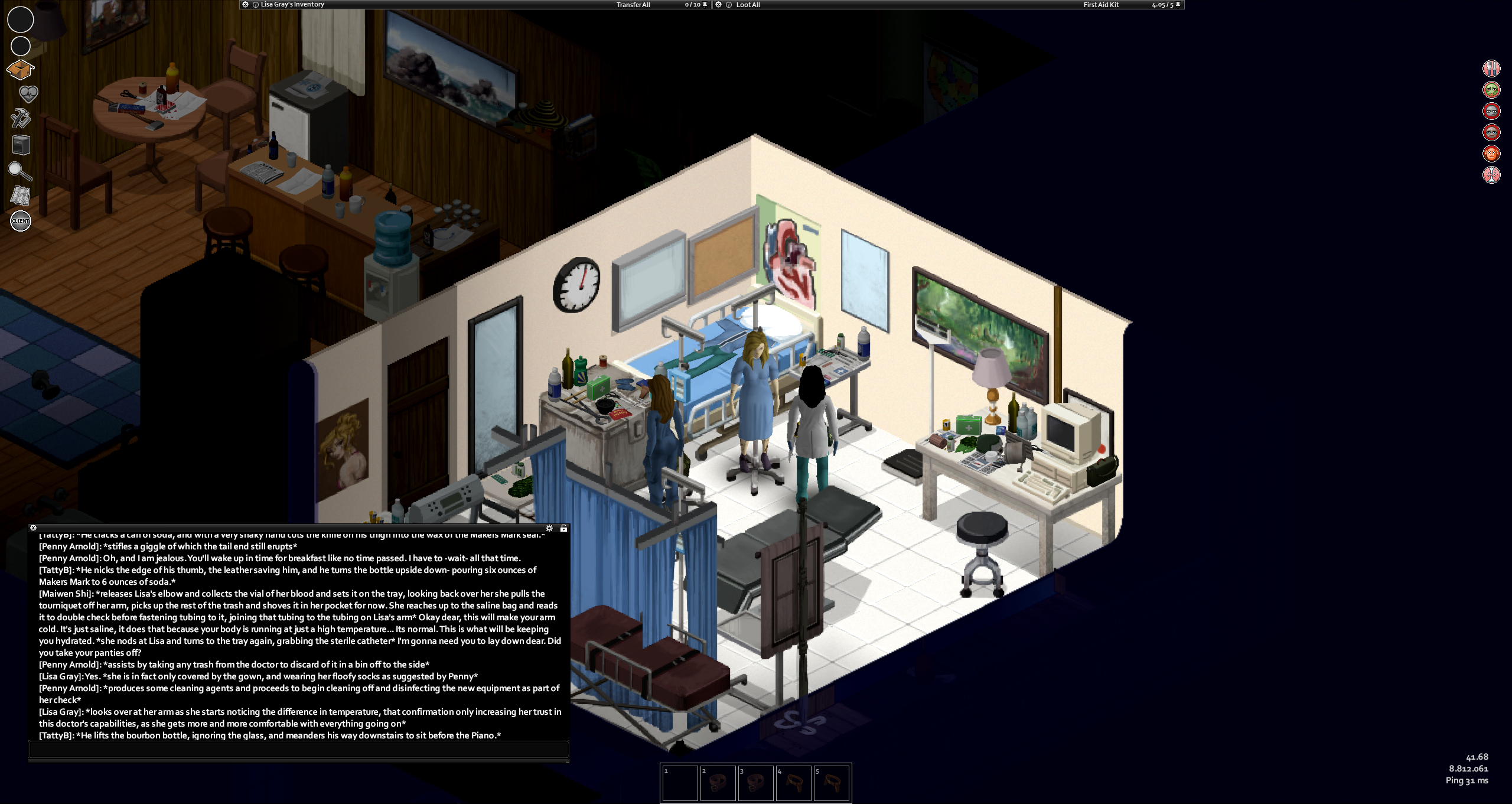The height and width of the screenshot is (804, 1512).
Task: Click Transfer All in Lisa Gray's inventory
Action: point(633,5)
